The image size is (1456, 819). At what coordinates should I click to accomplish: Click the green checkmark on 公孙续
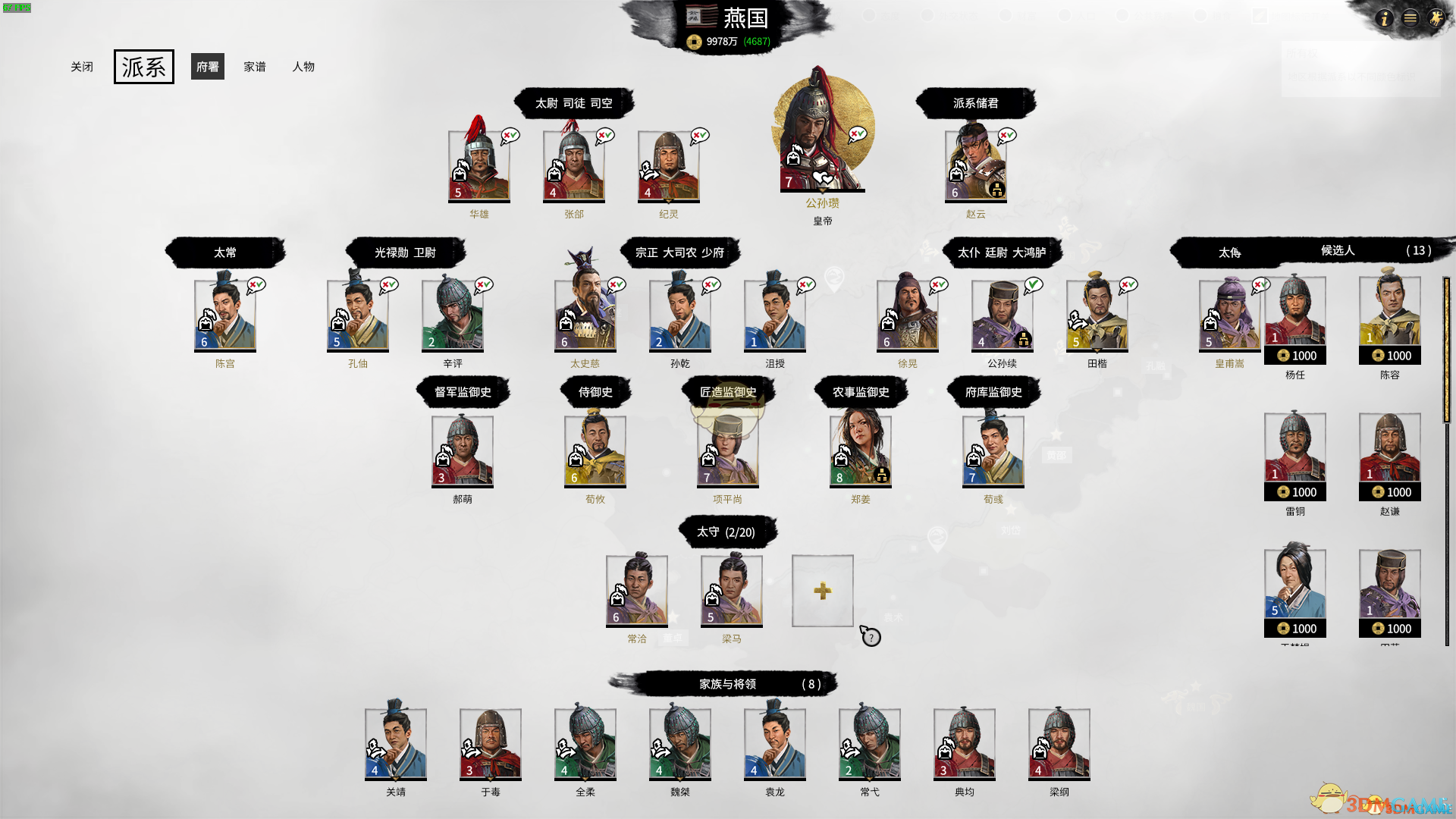1033,284
